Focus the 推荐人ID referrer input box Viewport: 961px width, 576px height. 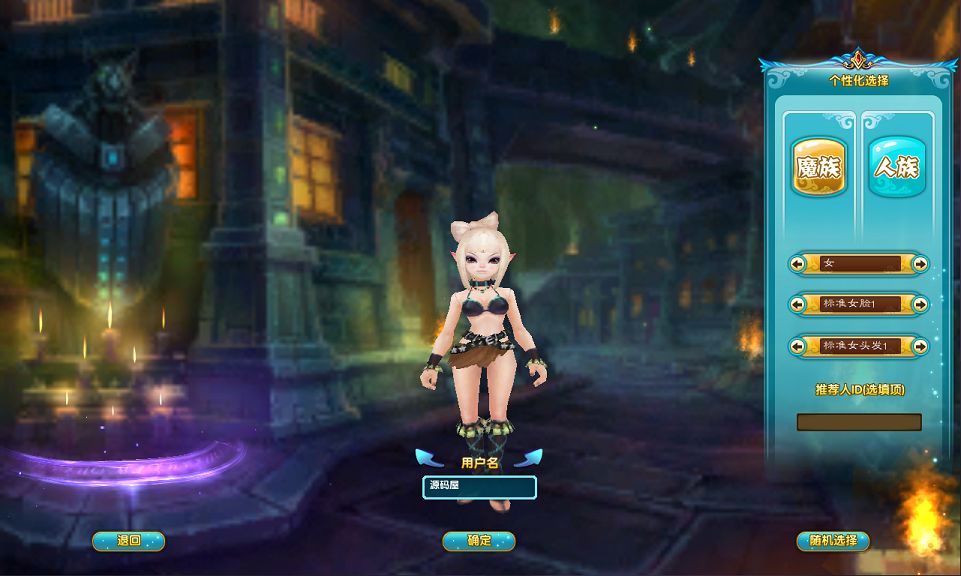pyautogui.click(x=858, y=422)
